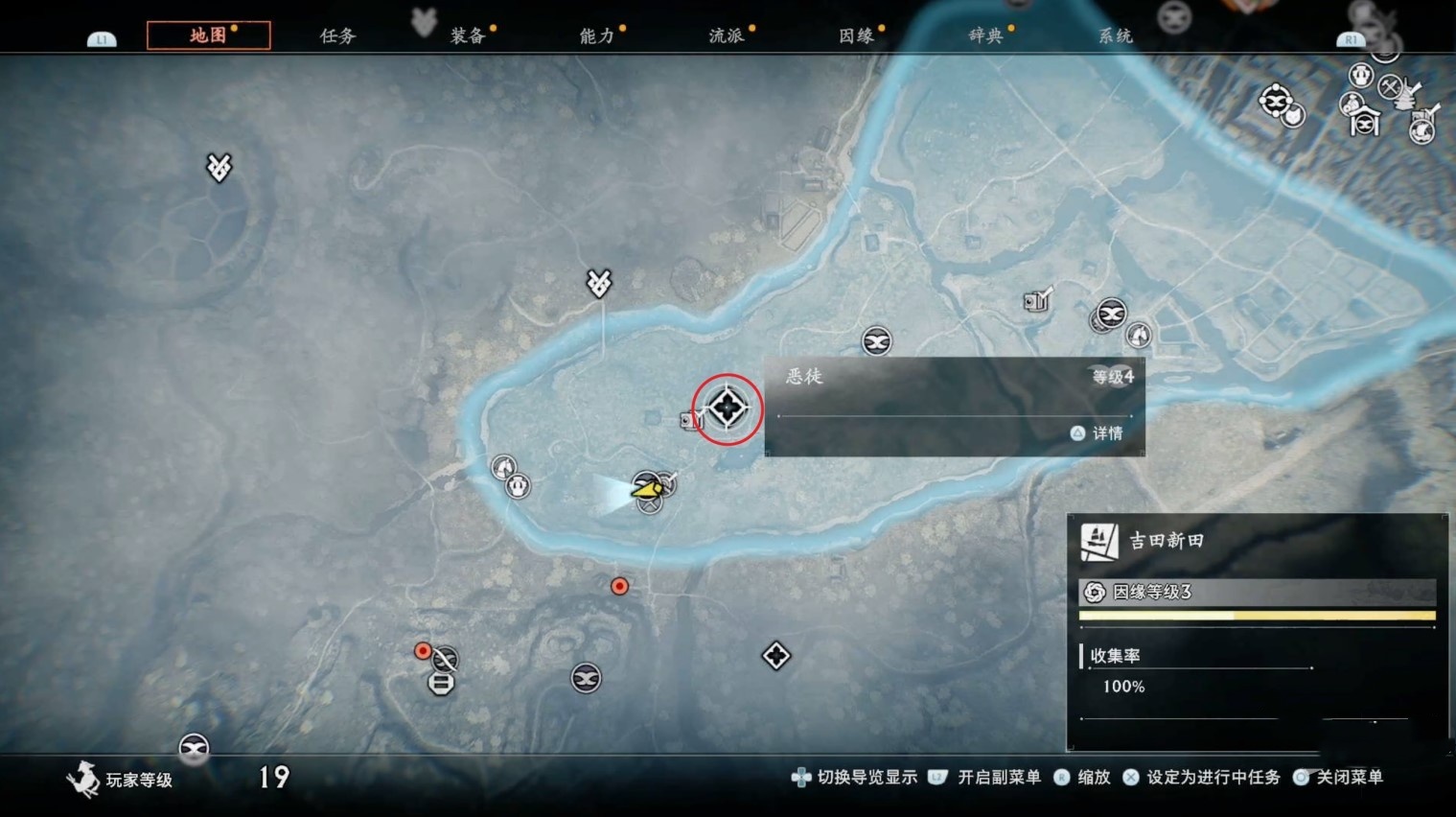Open the 装备 equipment tab
Screen dimensions: 1456x817
click(x=468, y=35)
